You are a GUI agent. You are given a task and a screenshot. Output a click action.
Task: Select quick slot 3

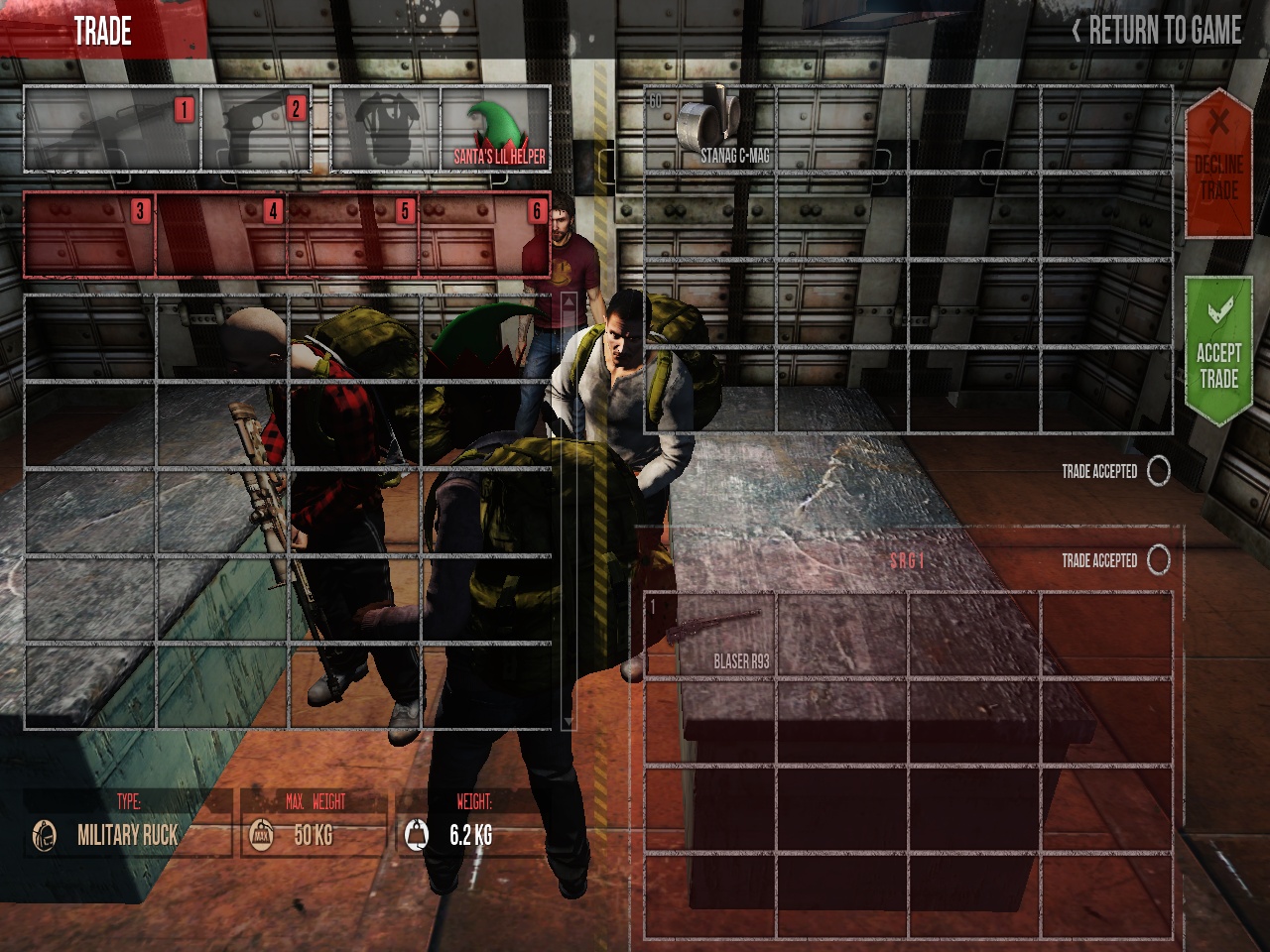[x=89, y=234]
